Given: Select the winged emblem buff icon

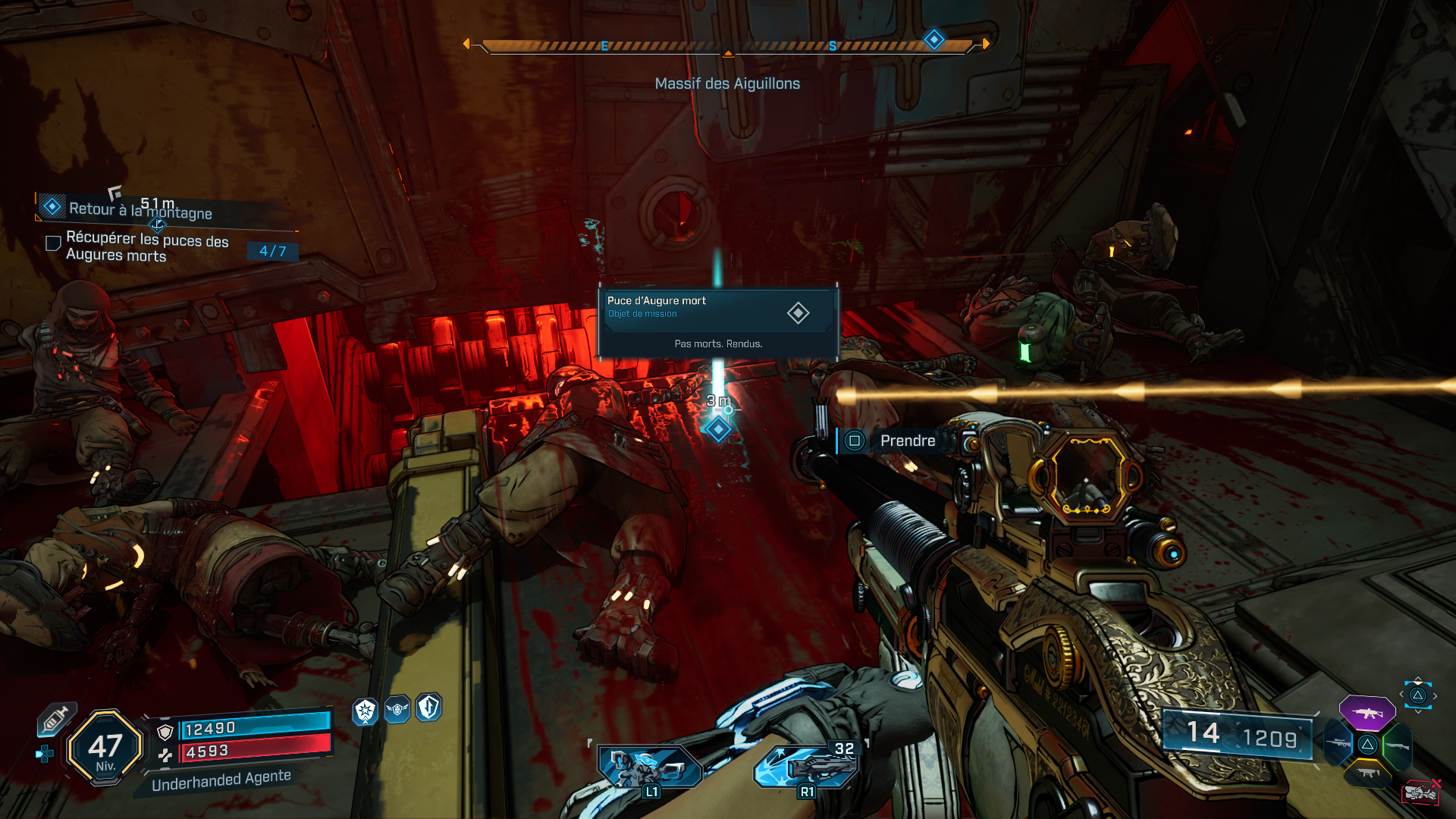Looking at the screenshot, I should (397, 710).
